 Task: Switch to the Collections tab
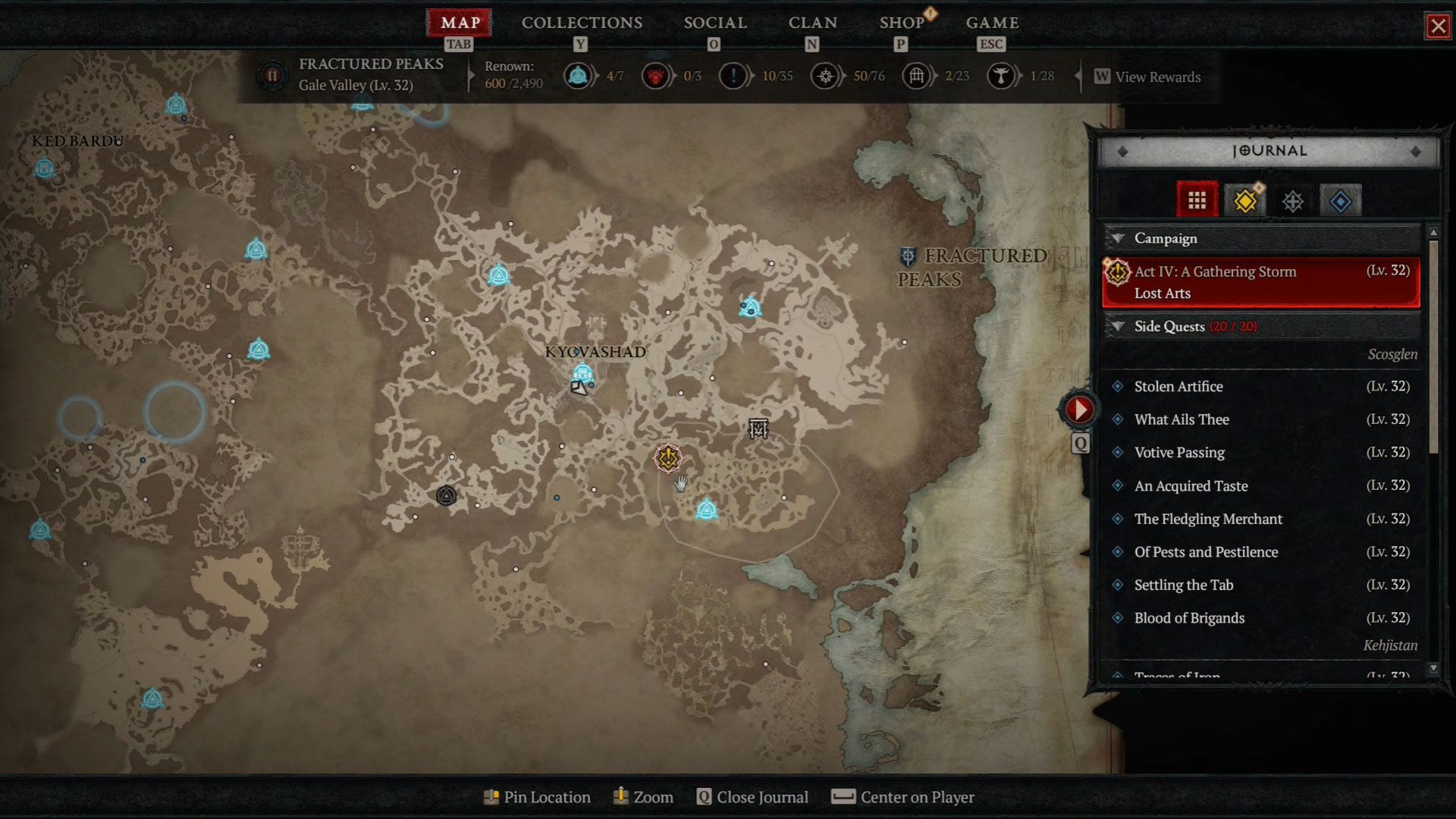pyautogui.click(x=582, y=23)
